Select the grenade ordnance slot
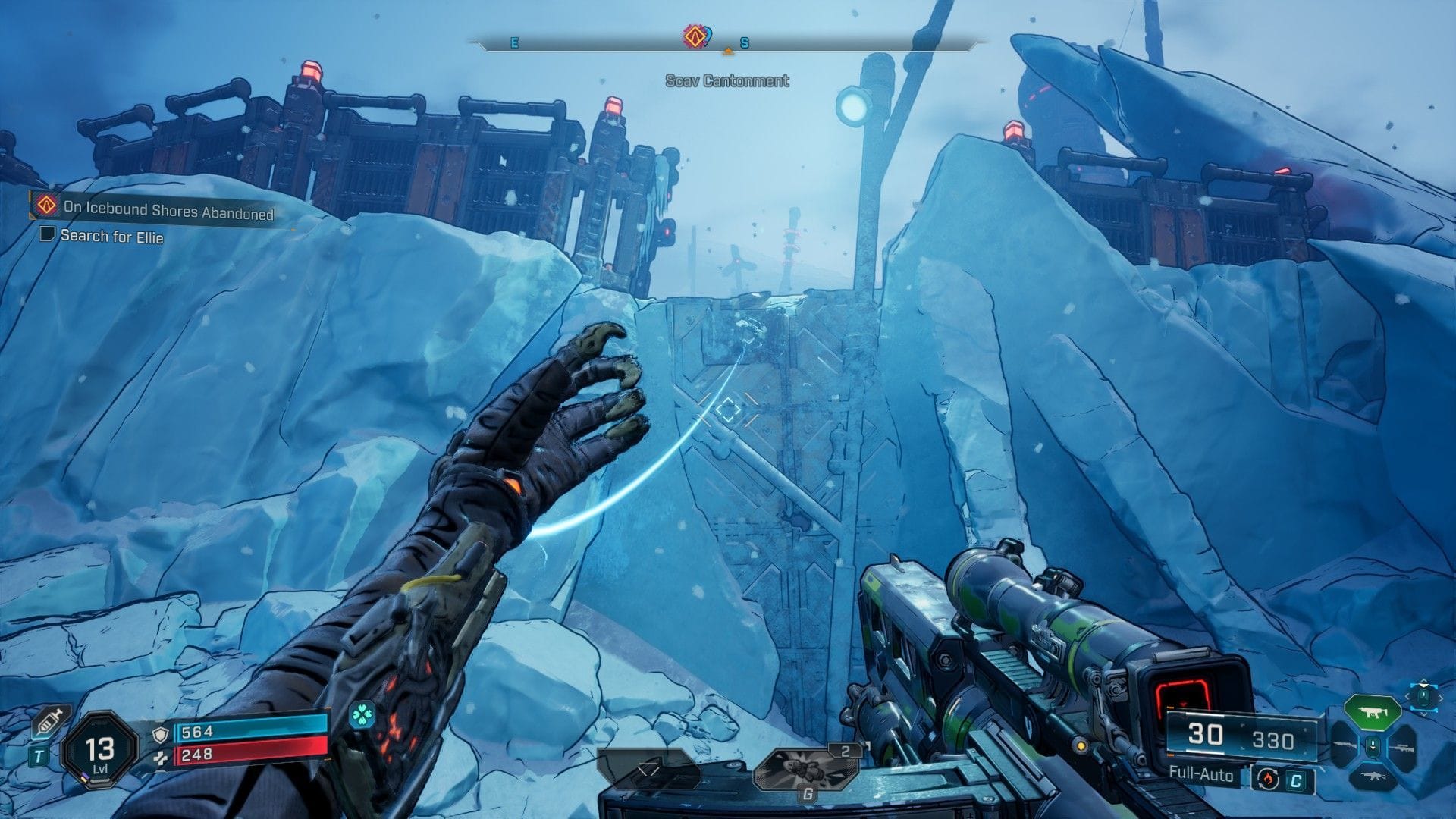The image size is (1456, 819). pos(807,768)
